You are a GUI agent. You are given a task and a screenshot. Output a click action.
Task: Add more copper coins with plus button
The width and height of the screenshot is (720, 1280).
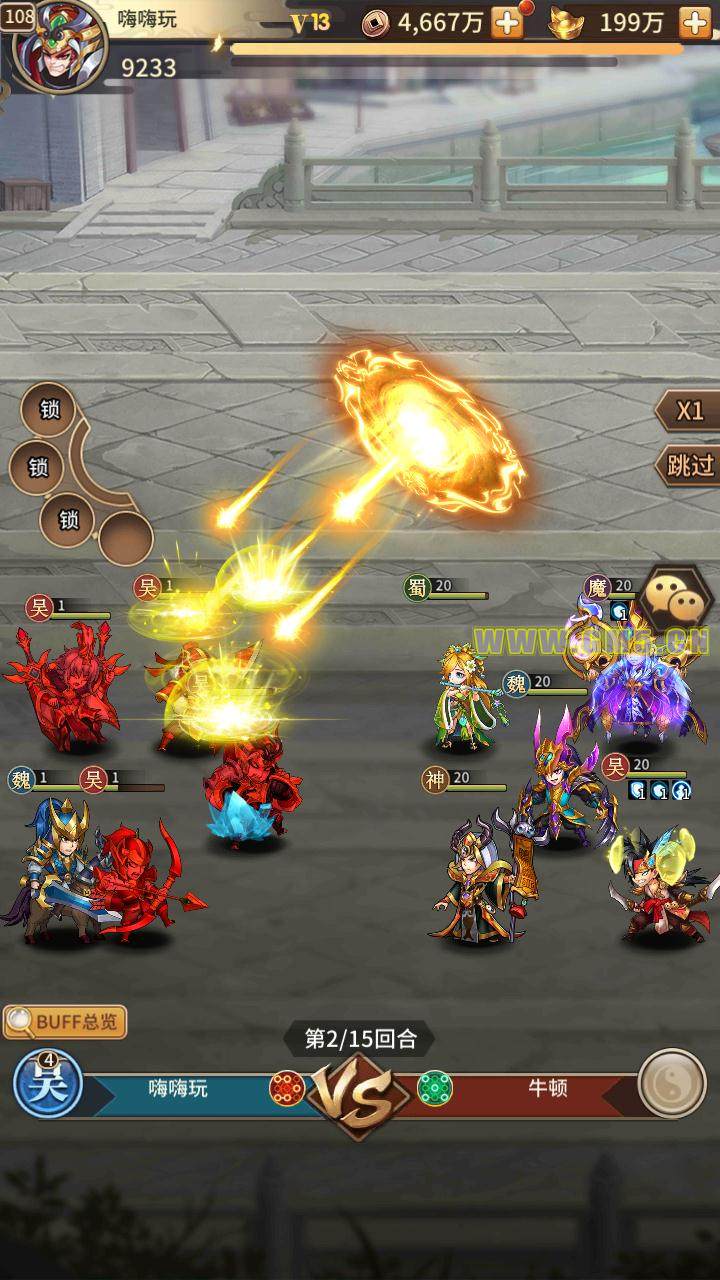[508, 23]
